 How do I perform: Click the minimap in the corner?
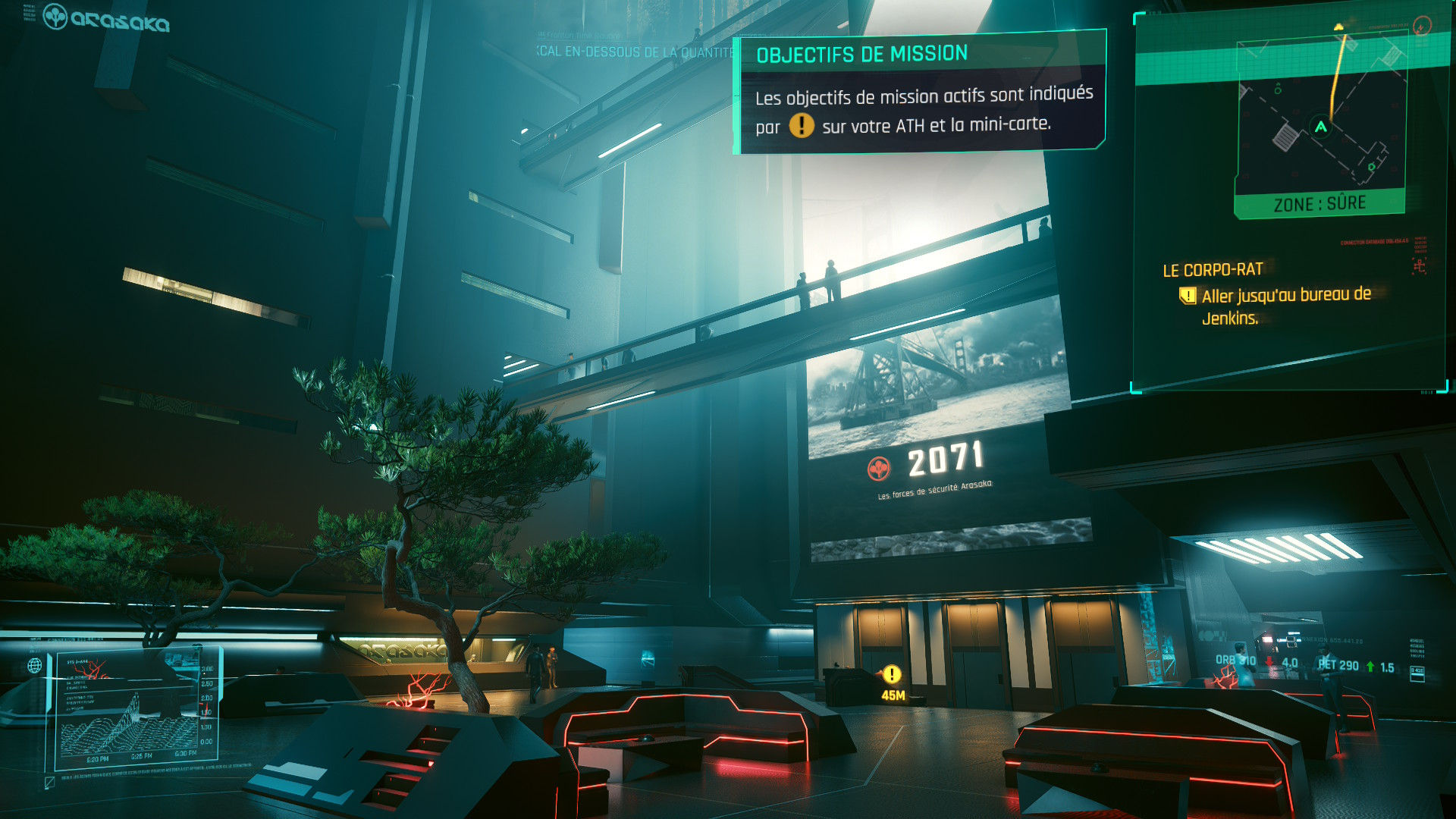1320,121
